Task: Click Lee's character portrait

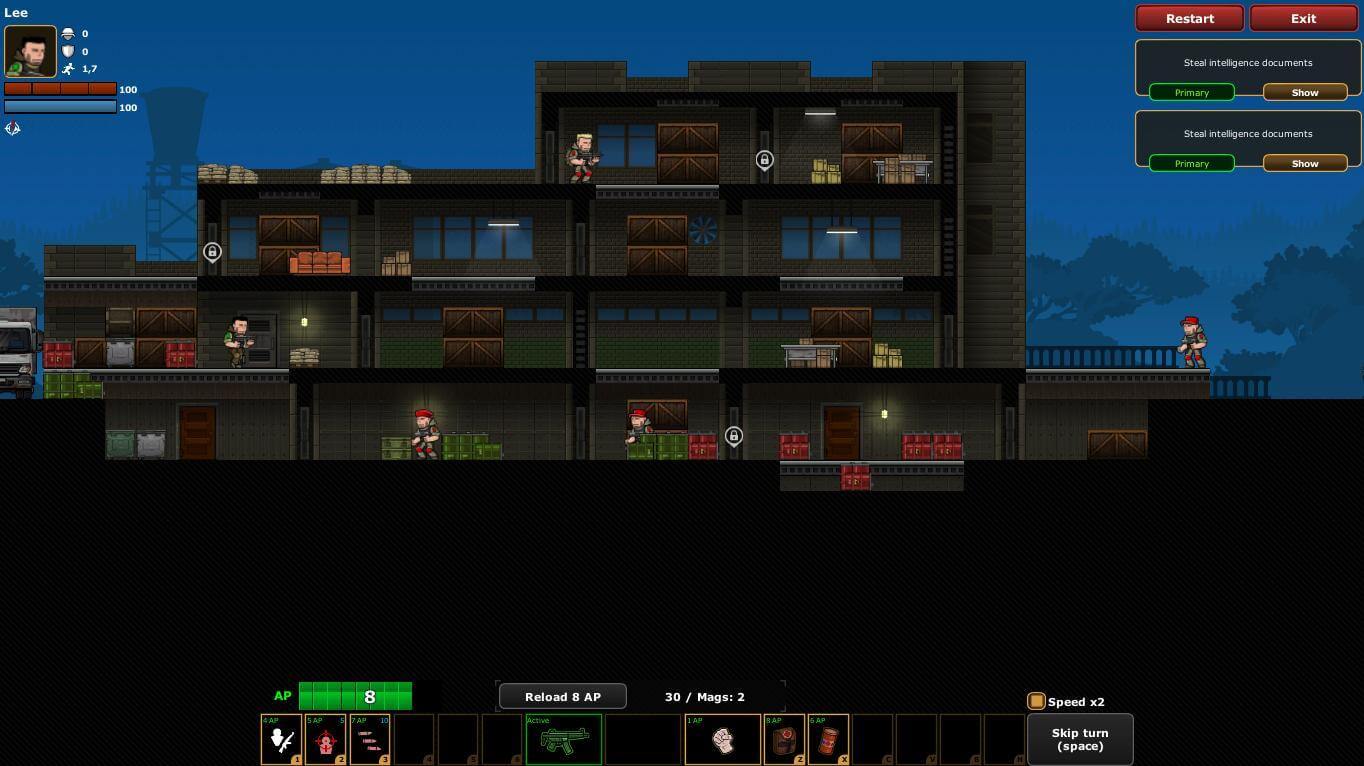Action: point(30,51)
